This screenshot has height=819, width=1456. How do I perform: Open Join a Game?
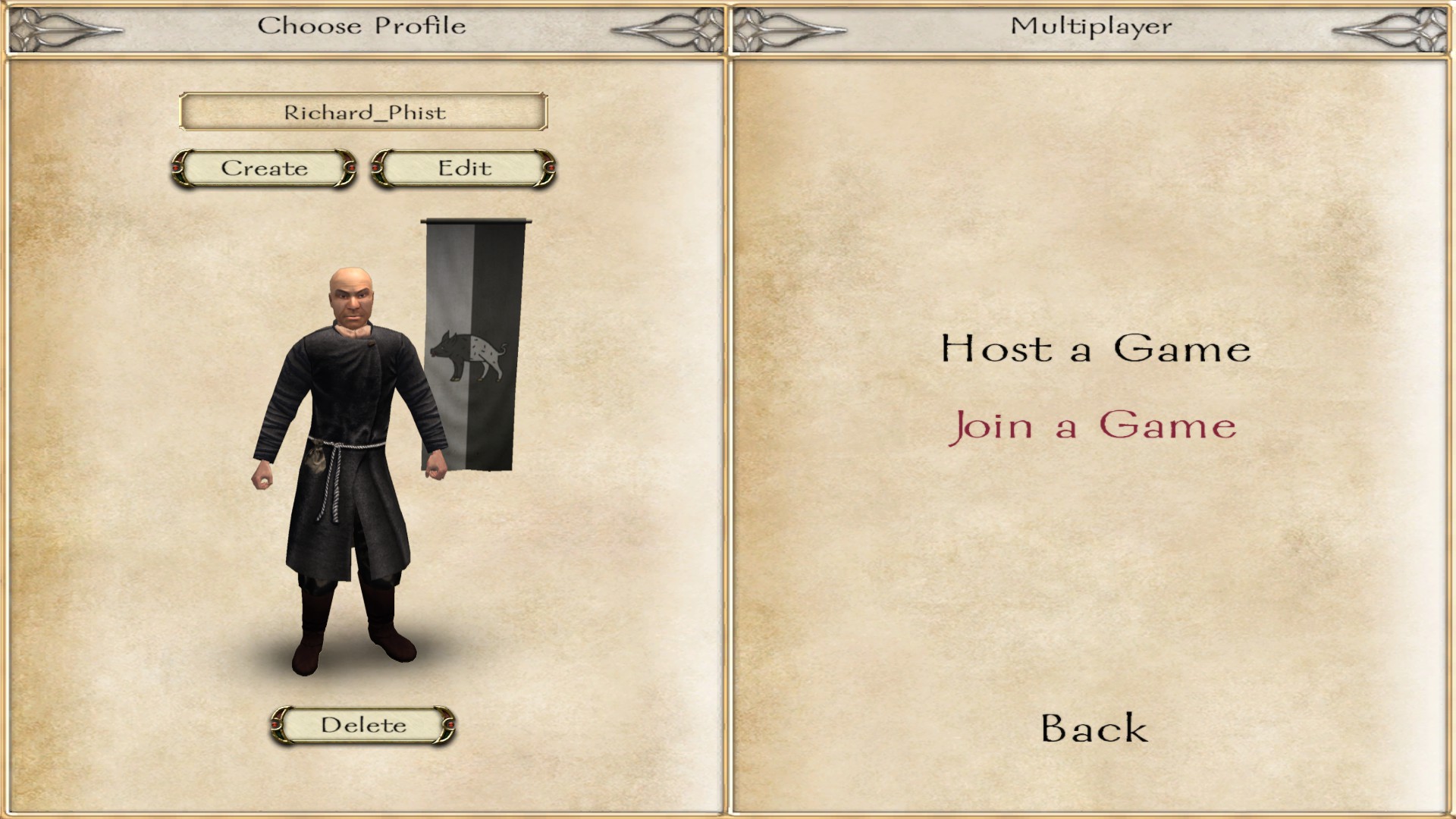click(1092, 425)
